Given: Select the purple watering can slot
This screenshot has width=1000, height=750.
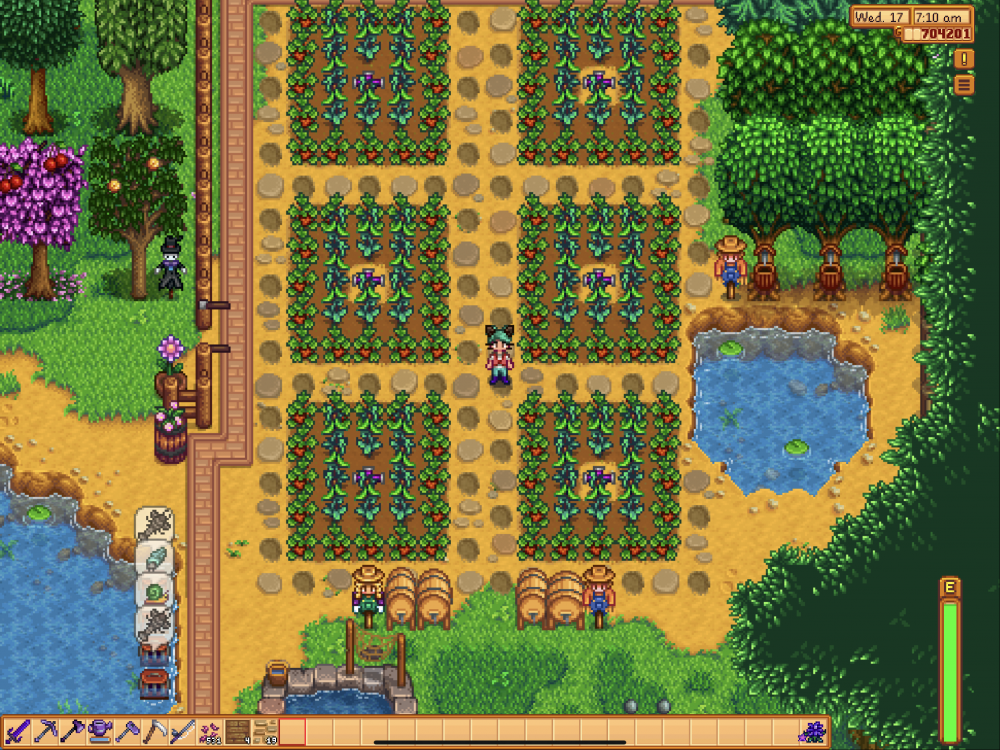Looking at the screenshot, I should [100, 732].
